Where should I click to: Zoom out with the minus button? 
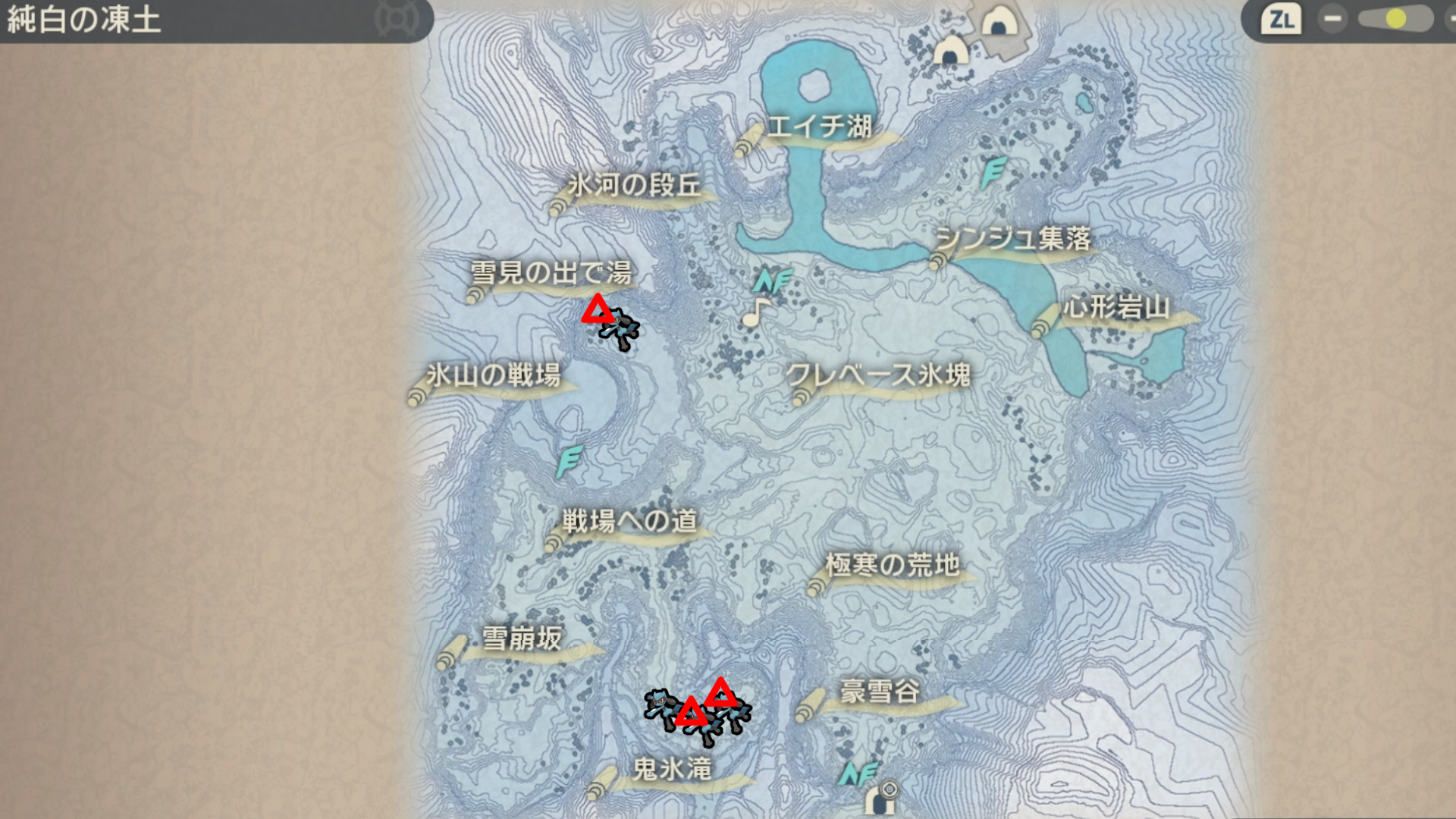click(1332, 19)
